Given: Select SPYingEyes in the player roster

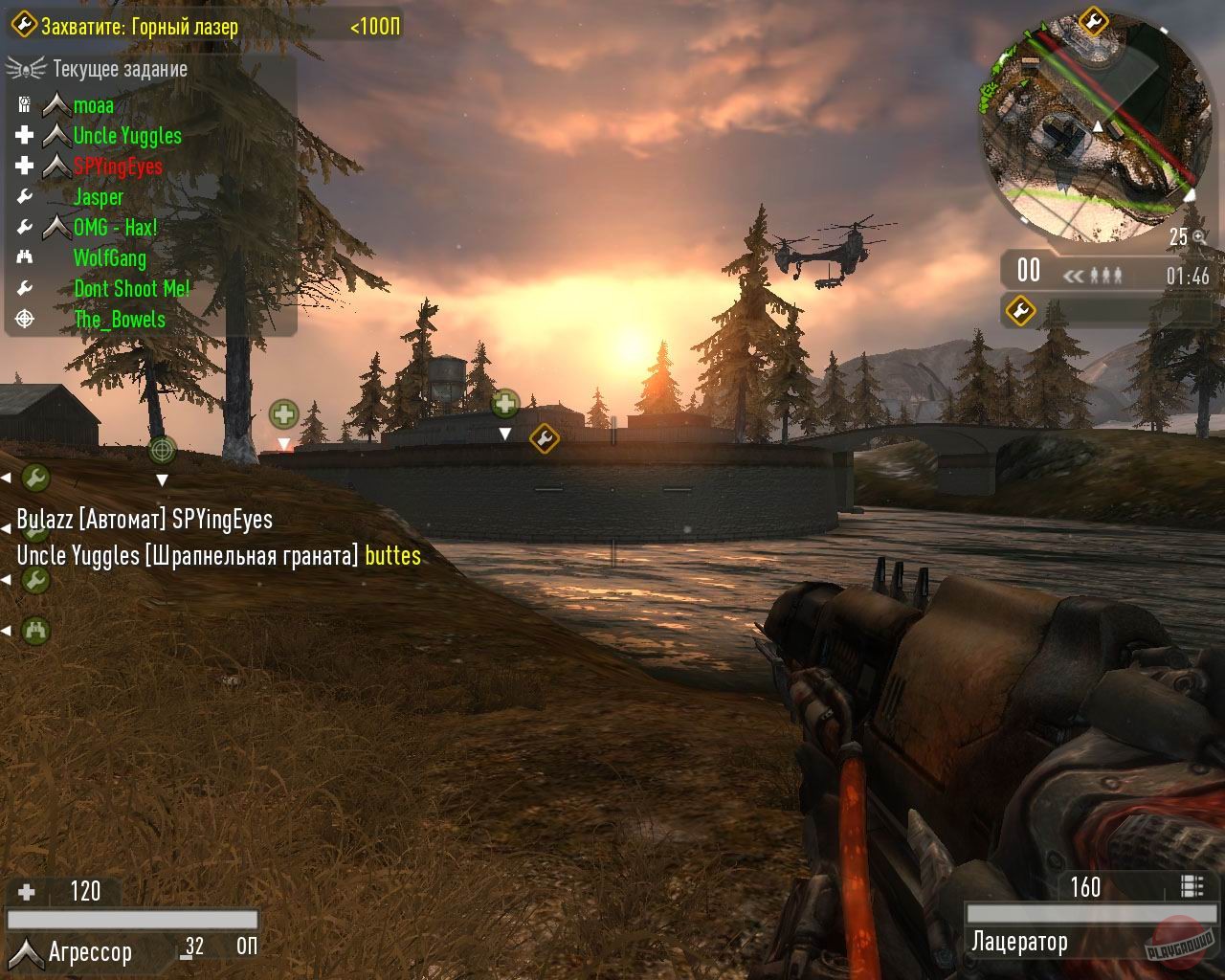Looking at the screenshot, I should [116, 166].
